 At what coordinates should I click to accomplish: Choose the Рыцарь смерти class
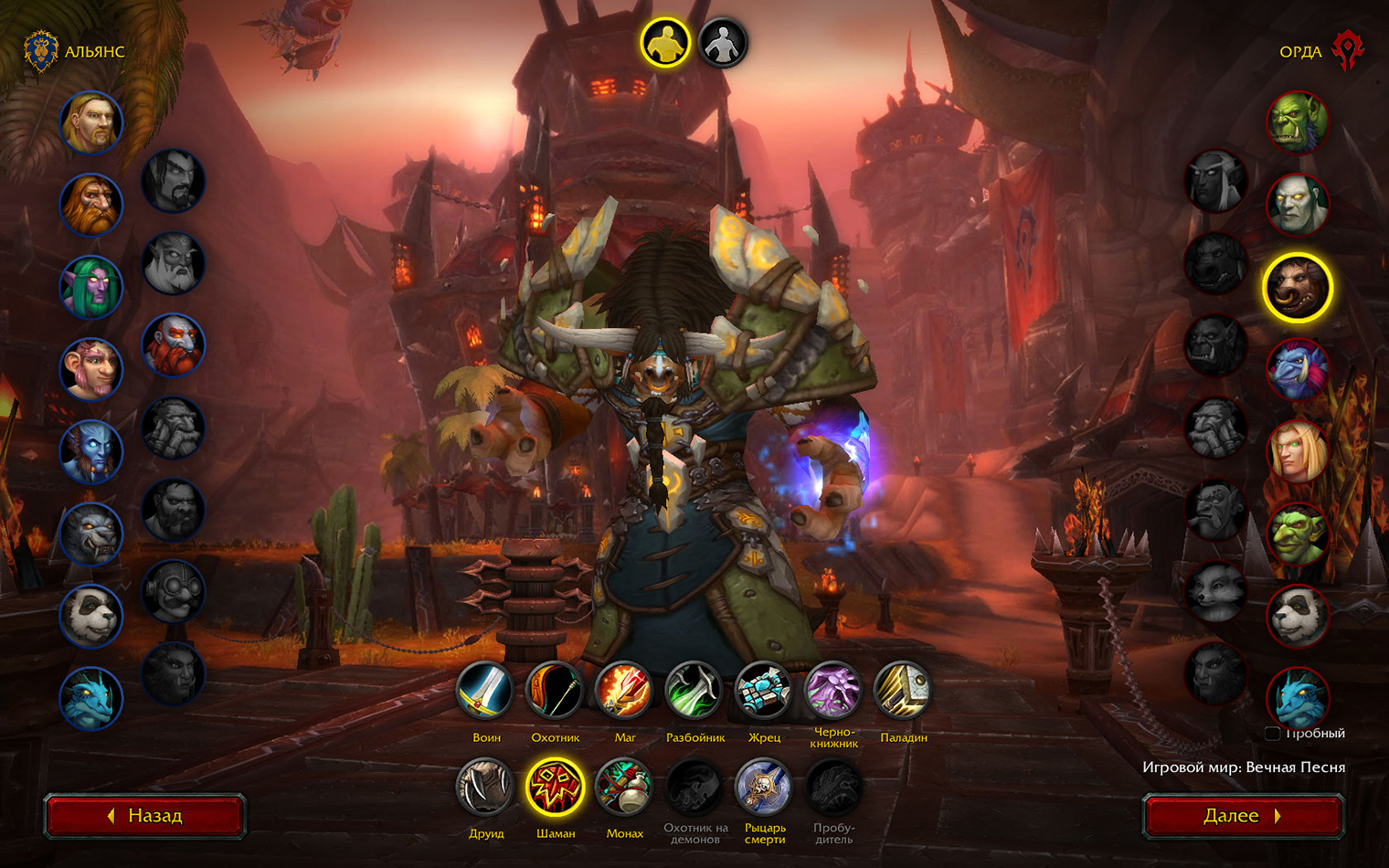click(x=764, y=788)
